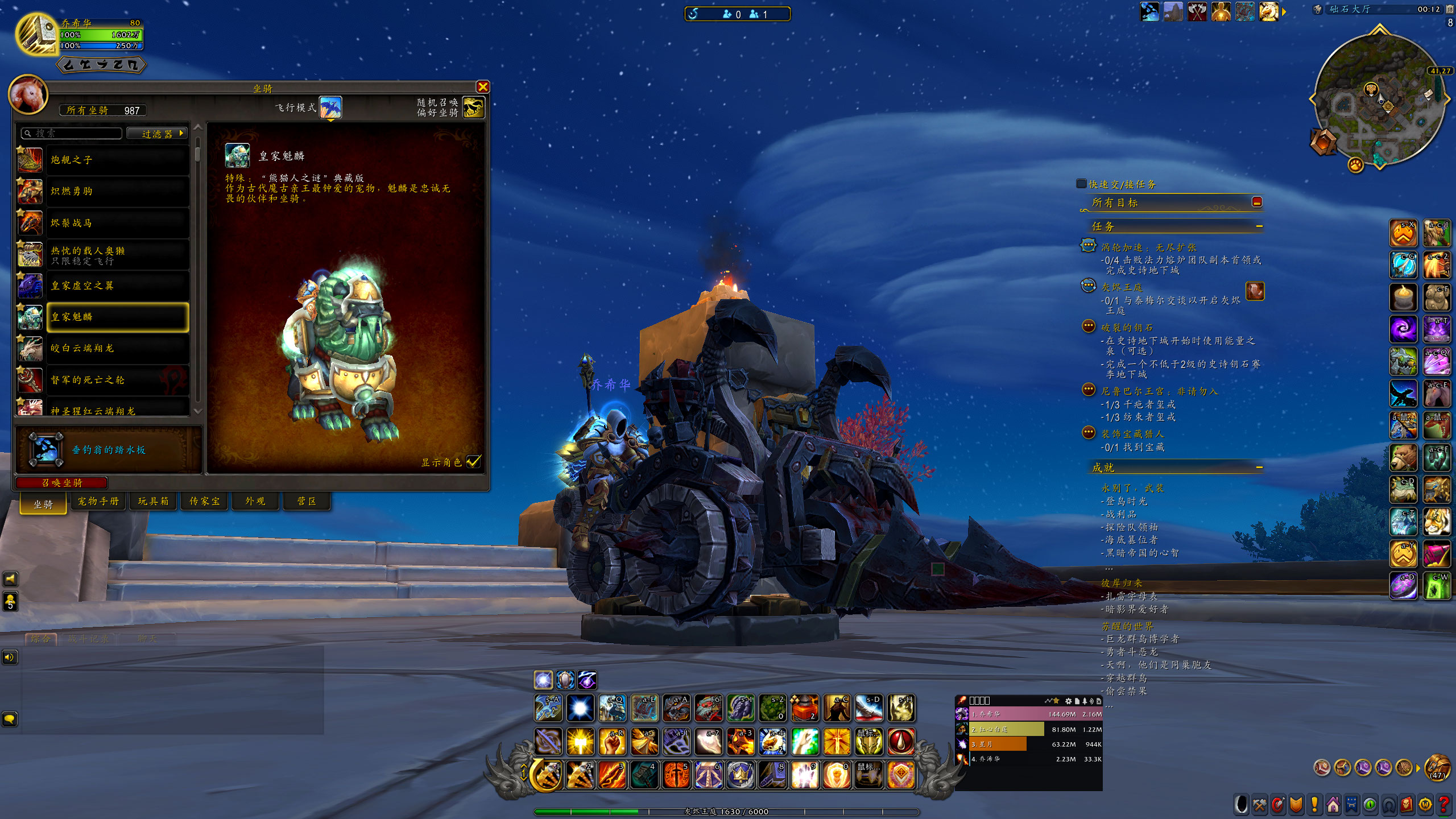The height and width of the screenshot is (819, 1456).
Task: Switch chat to the 战斗记录 combat log tab
Action: coord(88,639)
